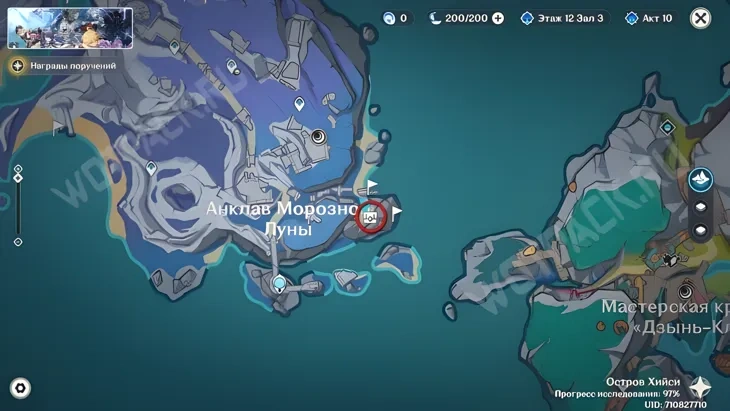This screenshot has height=411, width=730.
Task: Open the «Этаж 12 Зал 3» tracker
Action: tap(561, 18)
